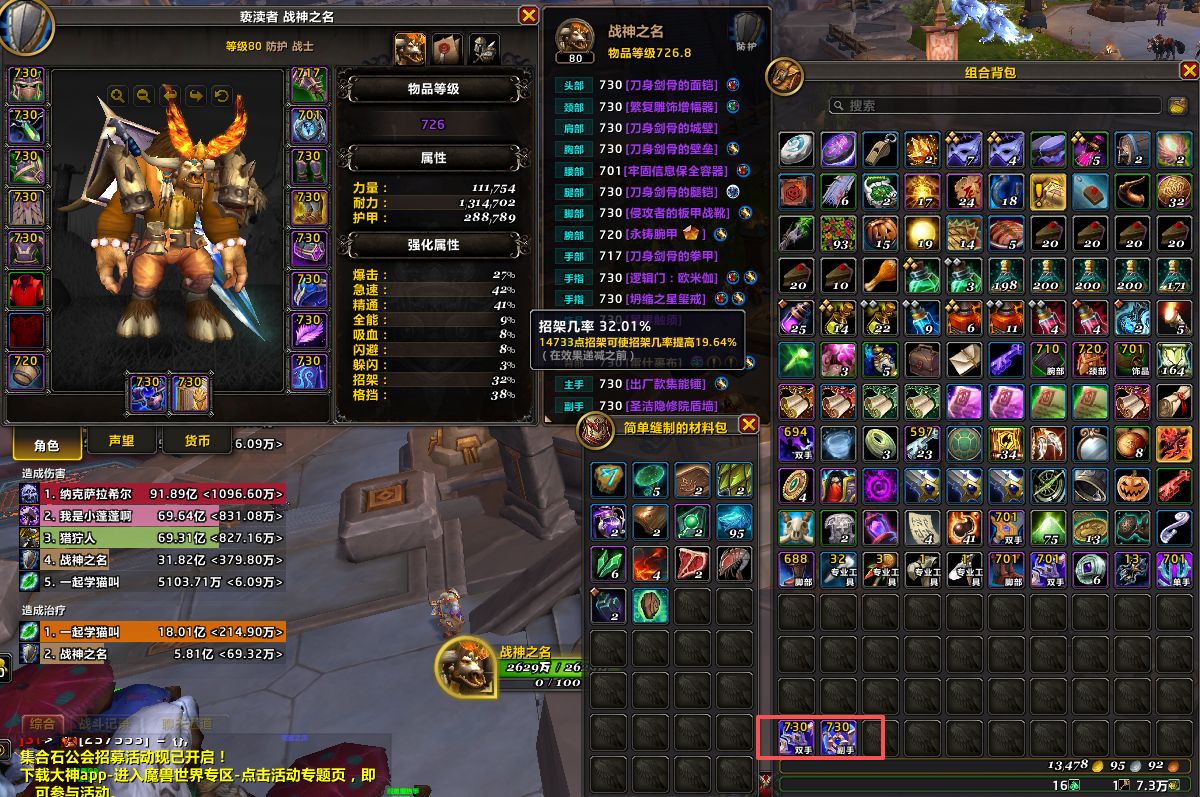The height and width of the screenshot is (797, 1200).
Task: Close the 简单缝制的材料包 reagent bag
Action: click(x=748, y=426)
